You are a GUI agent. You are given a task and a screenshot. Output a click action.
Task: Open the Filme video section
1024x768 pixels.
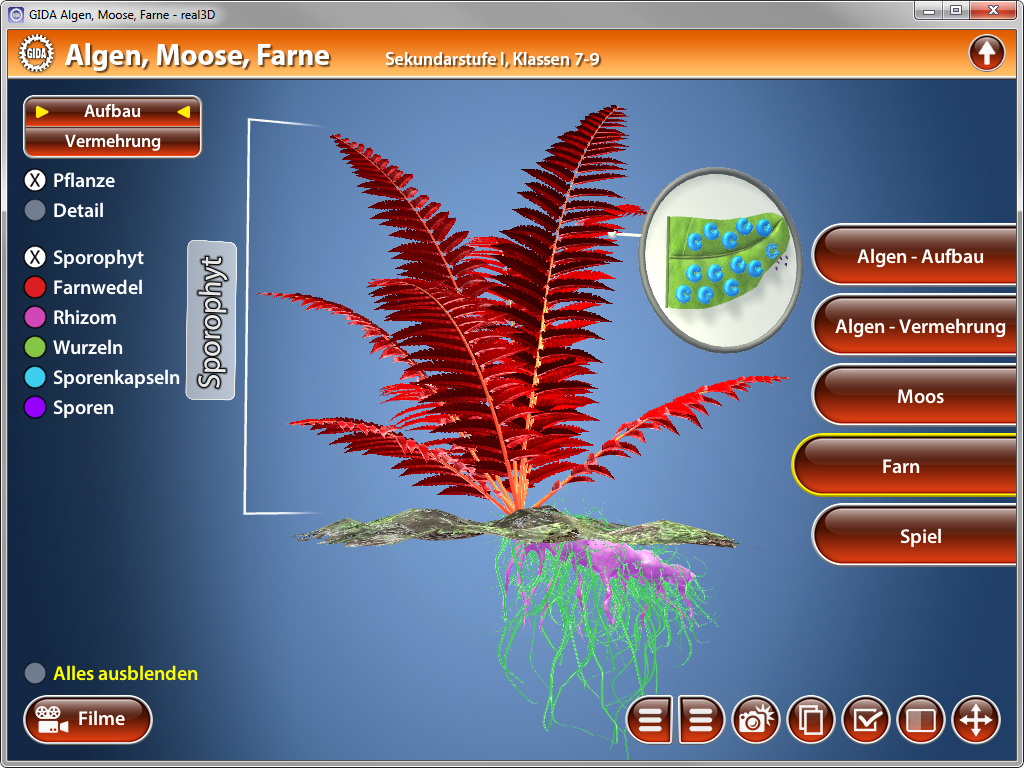[88, 719]
